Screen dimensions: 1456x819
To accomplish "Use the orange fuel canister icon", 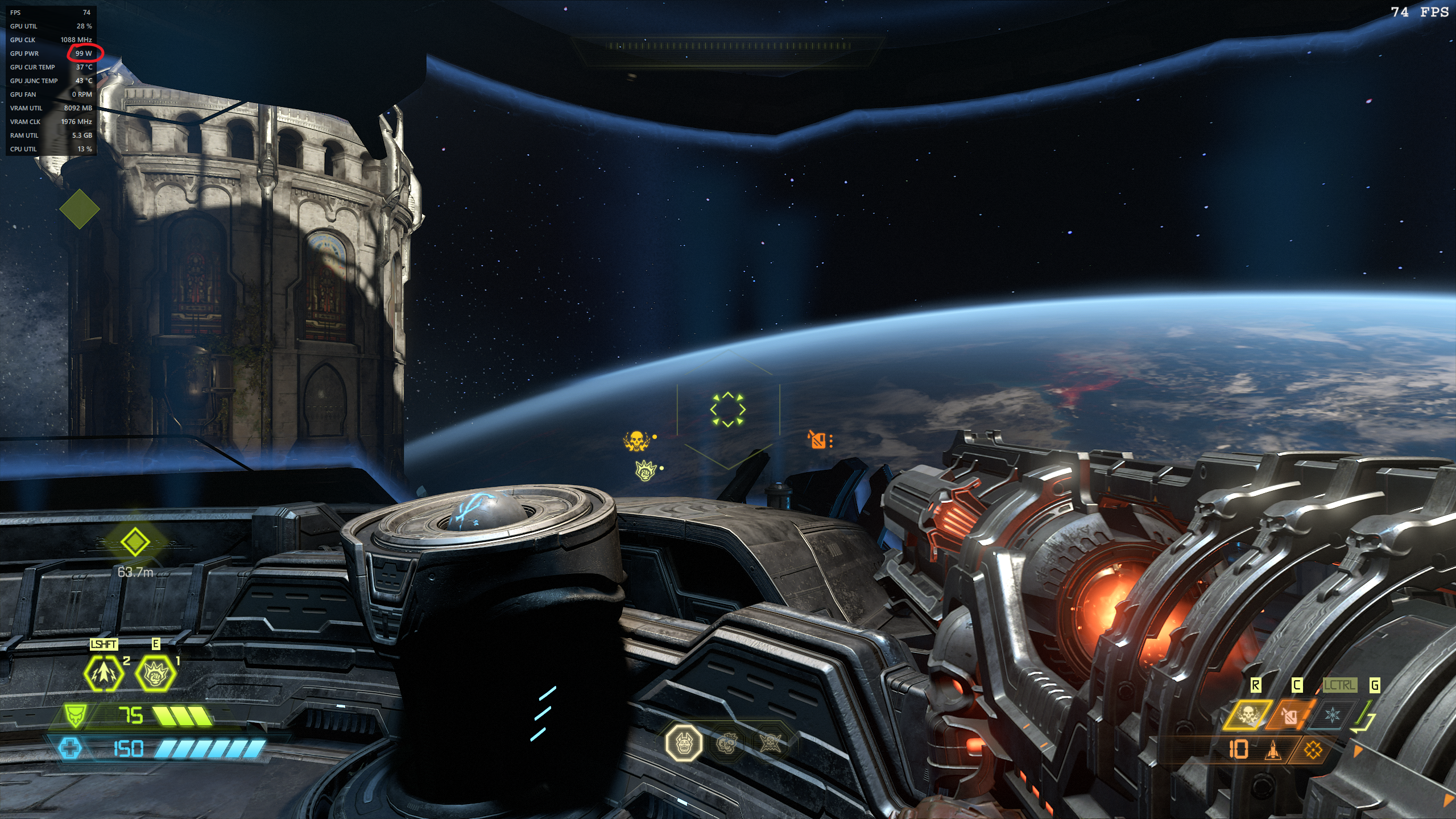I will click(1289, 715).
